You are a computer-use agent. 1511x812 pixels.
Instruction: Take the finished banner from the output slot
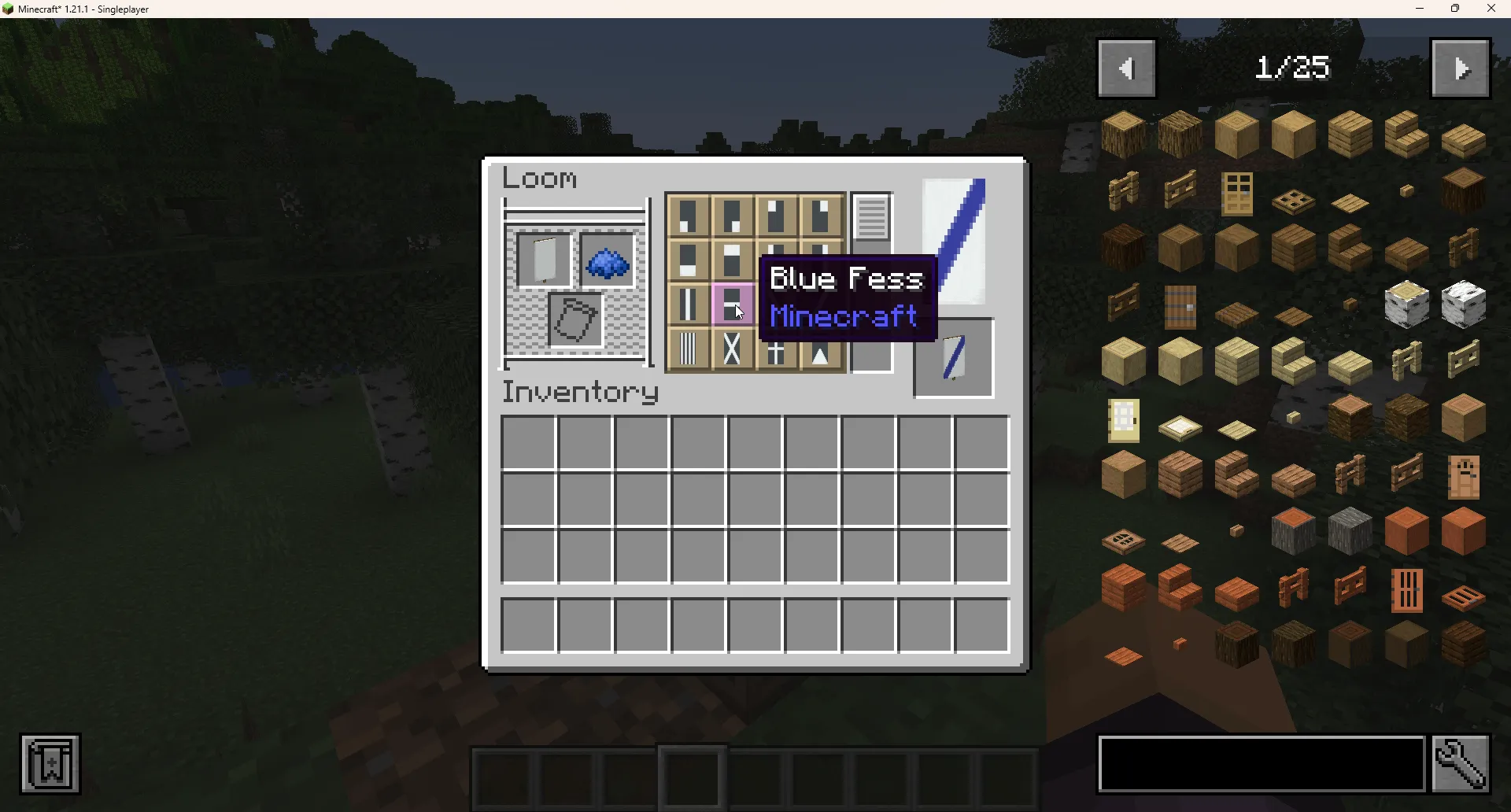coord(953,358)
